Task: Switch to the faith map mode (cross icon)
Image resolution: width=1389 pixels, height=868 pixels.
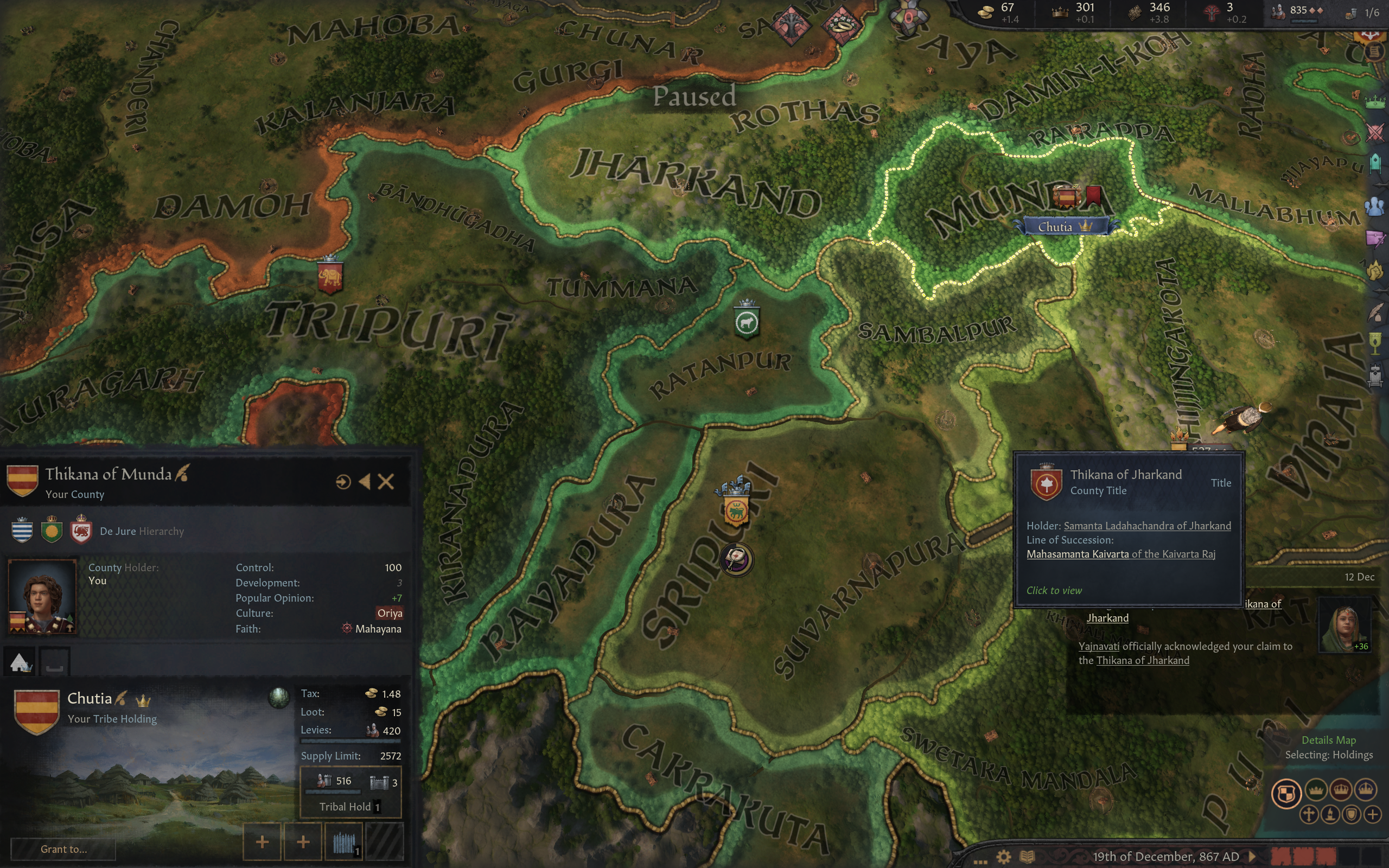Action: (x=1309, y=815)
